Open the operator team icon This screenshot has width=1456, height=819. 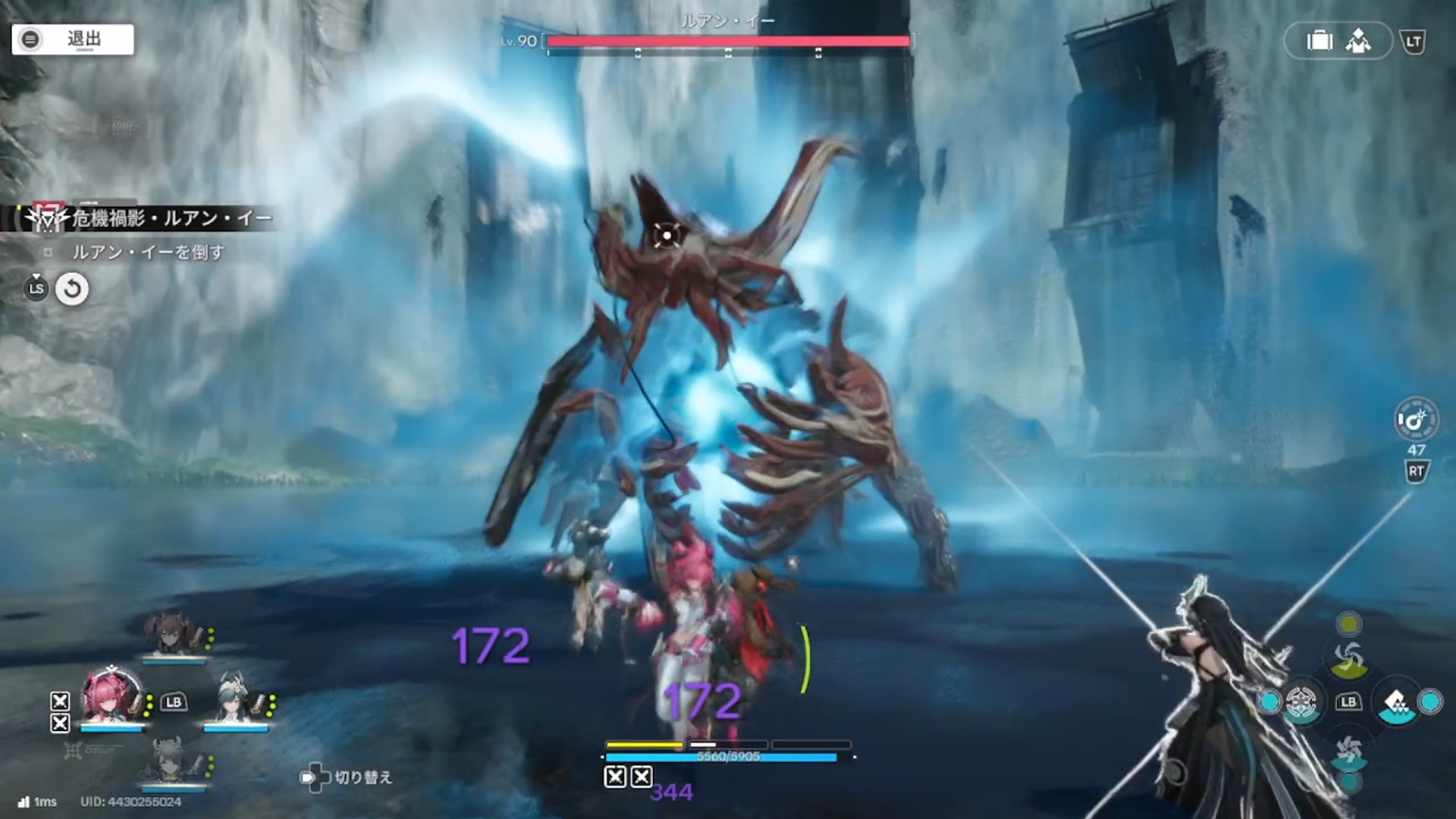point(1358,41)
